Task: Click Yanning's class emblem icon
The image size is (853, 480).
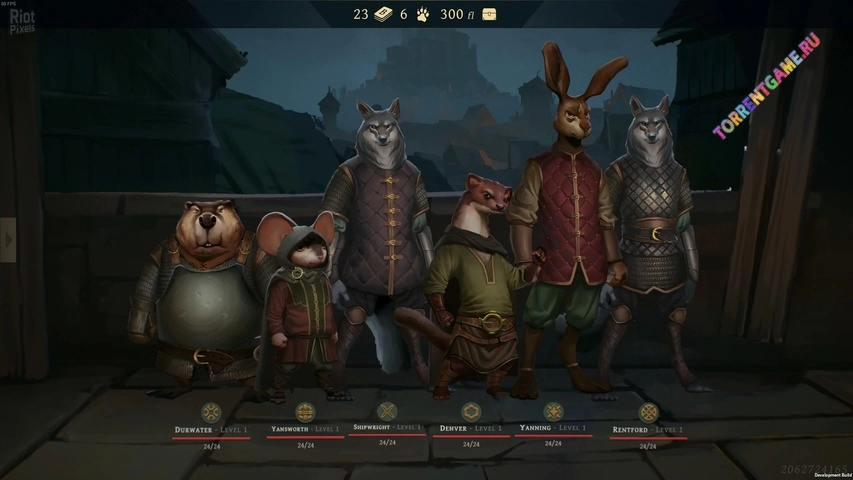Action: click(x=553, y=411)
